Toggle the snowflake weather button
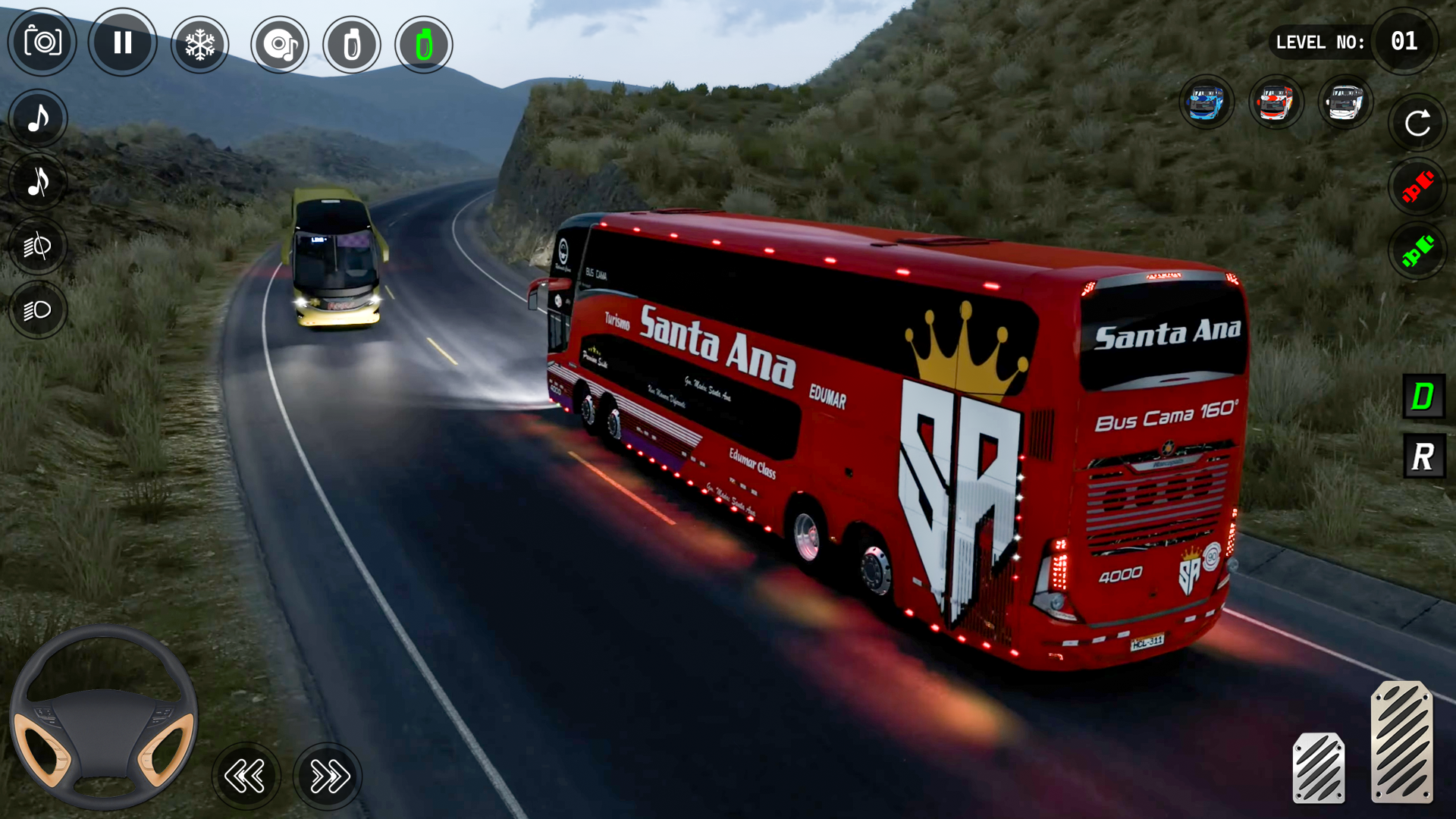 pyautogui.click(x=200, y=45)
